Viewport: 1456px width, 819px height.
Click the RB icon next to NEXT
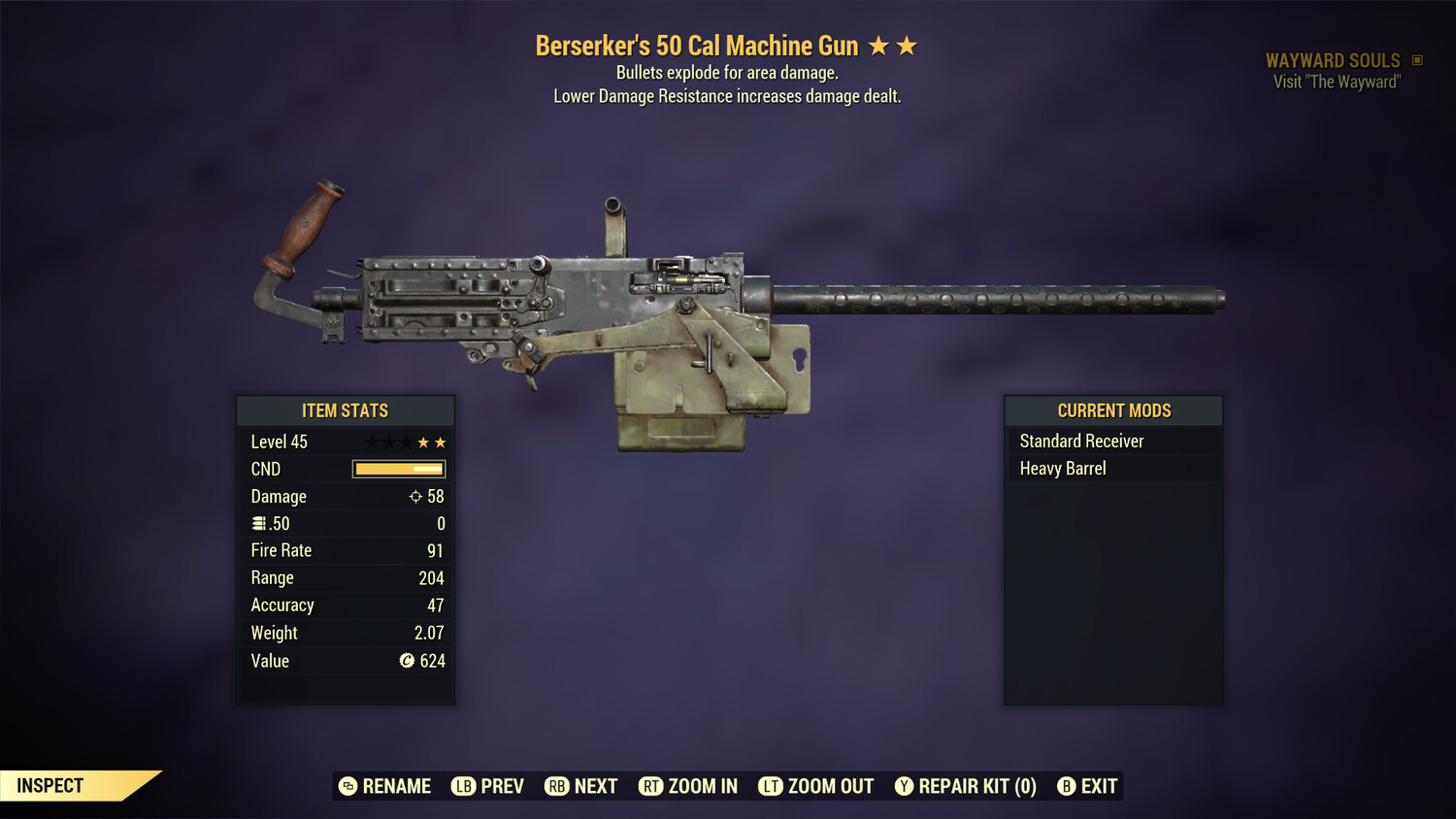click(557, 786)
